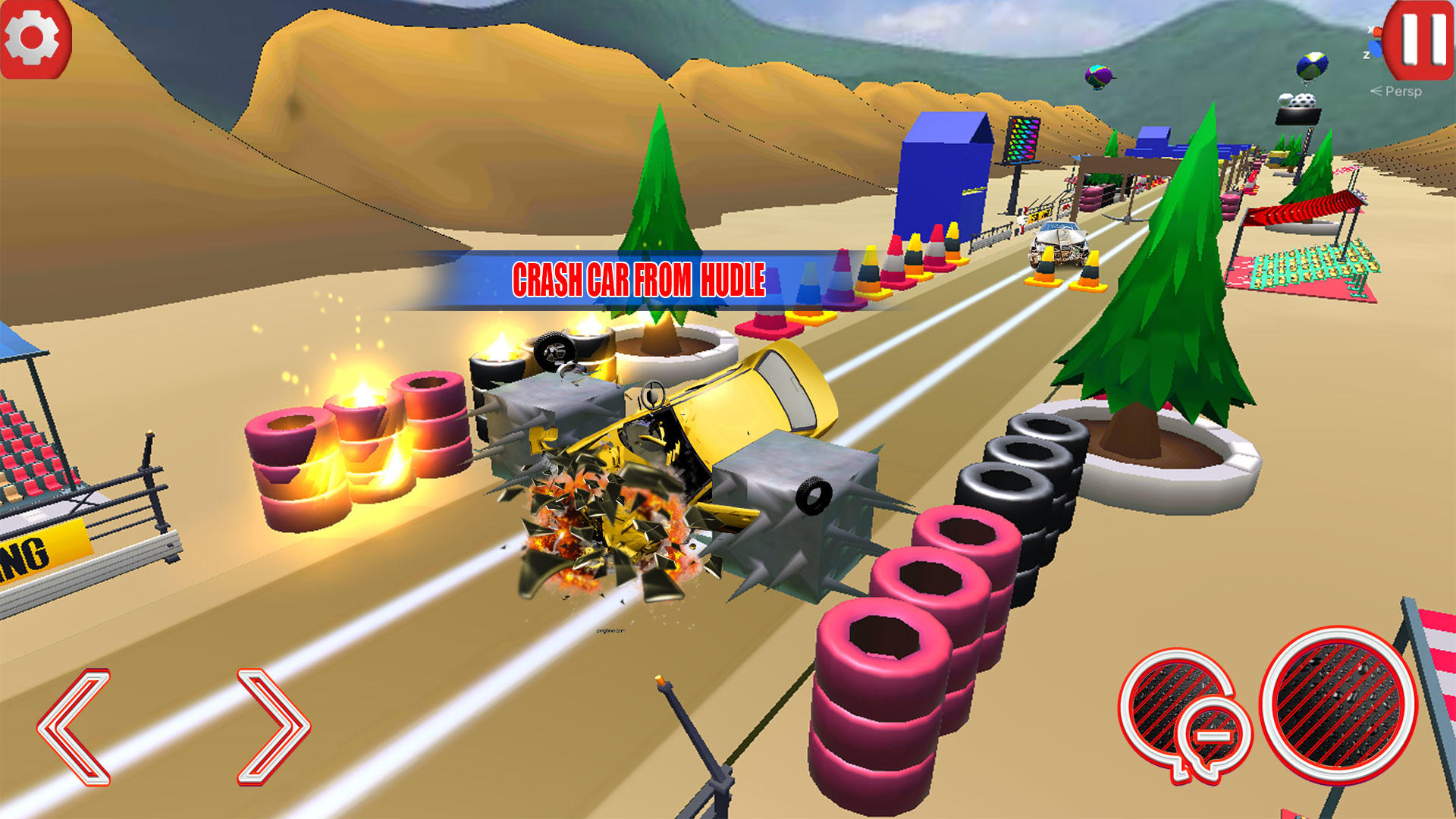This screenshot has width=1456, height=819.
Task: Click the rainbow color billboard near the road
Action: pyautogui.click(x=1025, y=140)
